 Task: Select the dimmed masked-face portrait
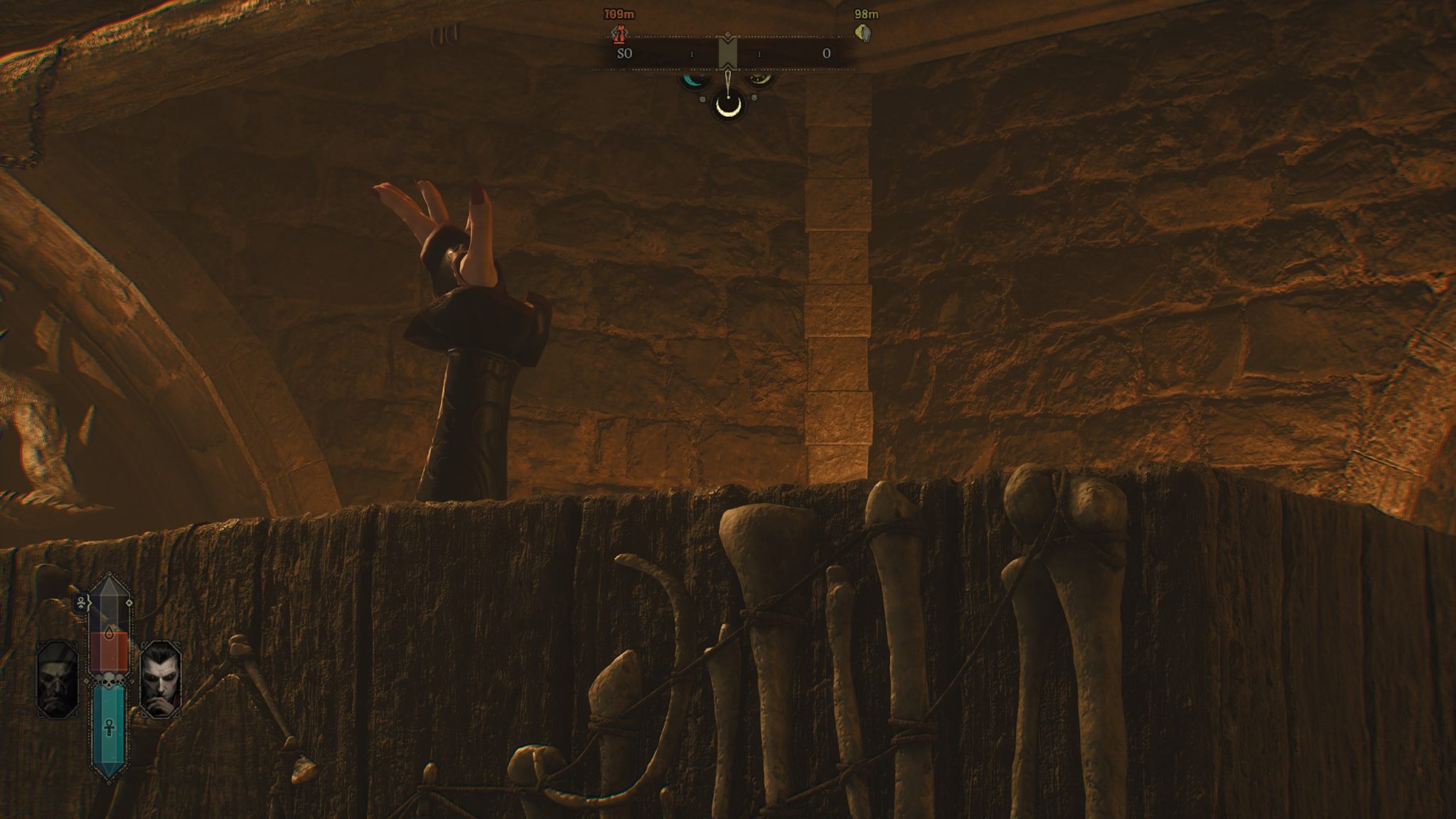tap(58, 679)
